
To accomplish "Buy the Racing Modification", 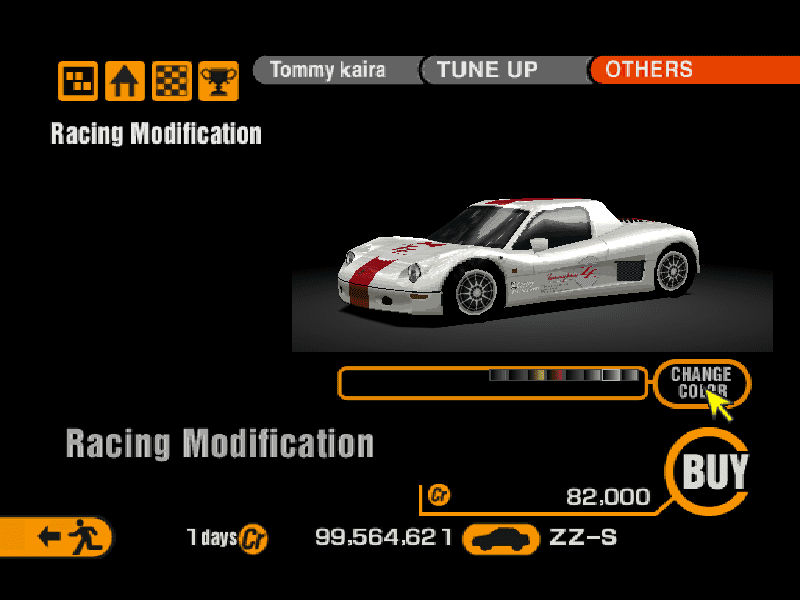I will (714, 471).
